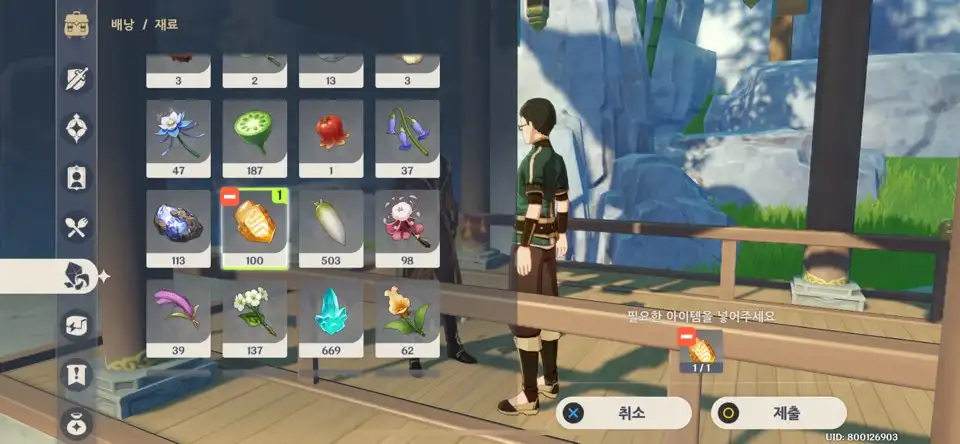Click the 취소 cancel button
This screenshot has width=960, height=444.
(x=624, y=412)
